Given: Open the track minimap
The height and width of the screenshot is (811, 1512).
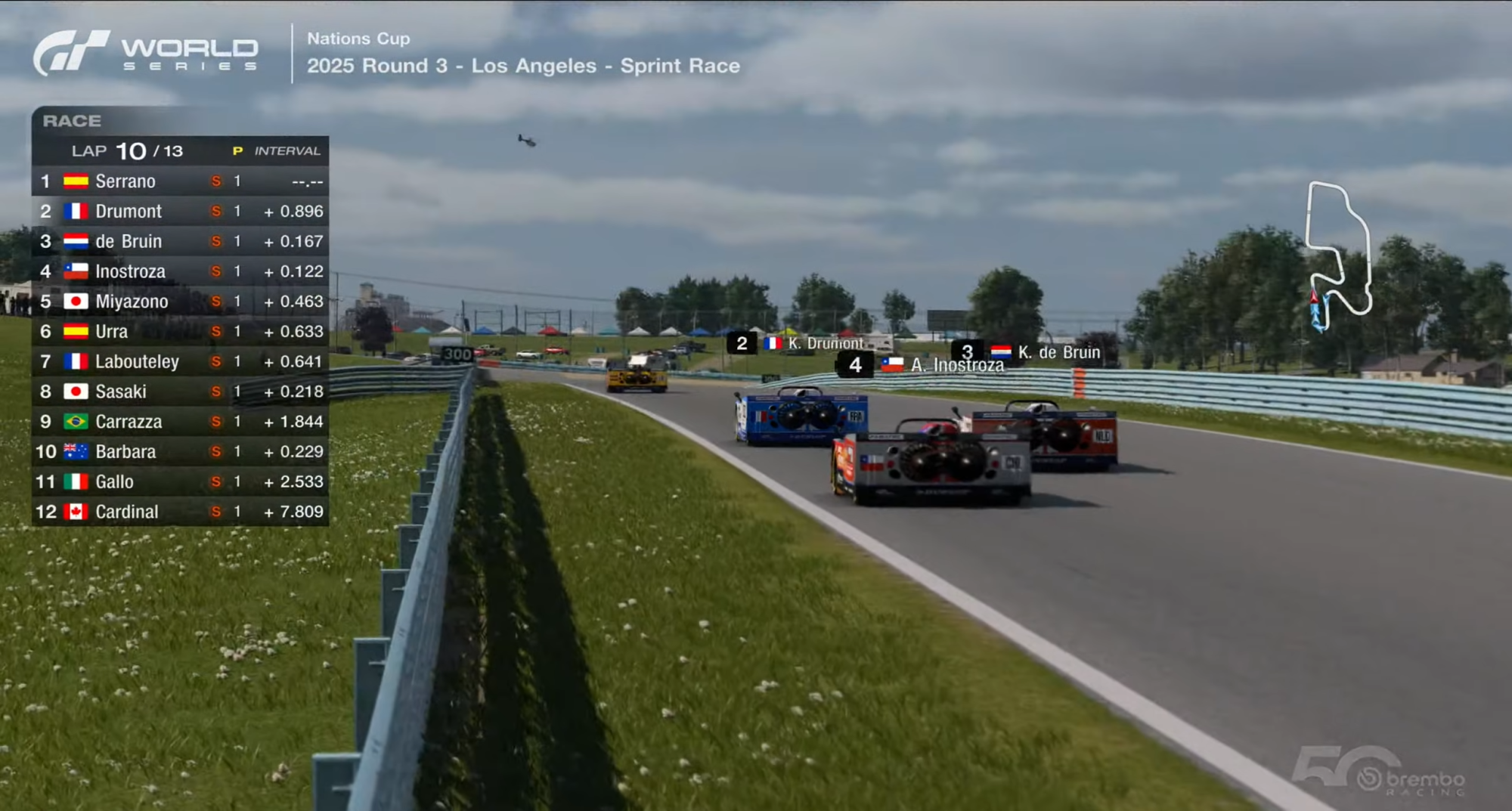Looking at the screenshot, I should tap(1338, 255).
